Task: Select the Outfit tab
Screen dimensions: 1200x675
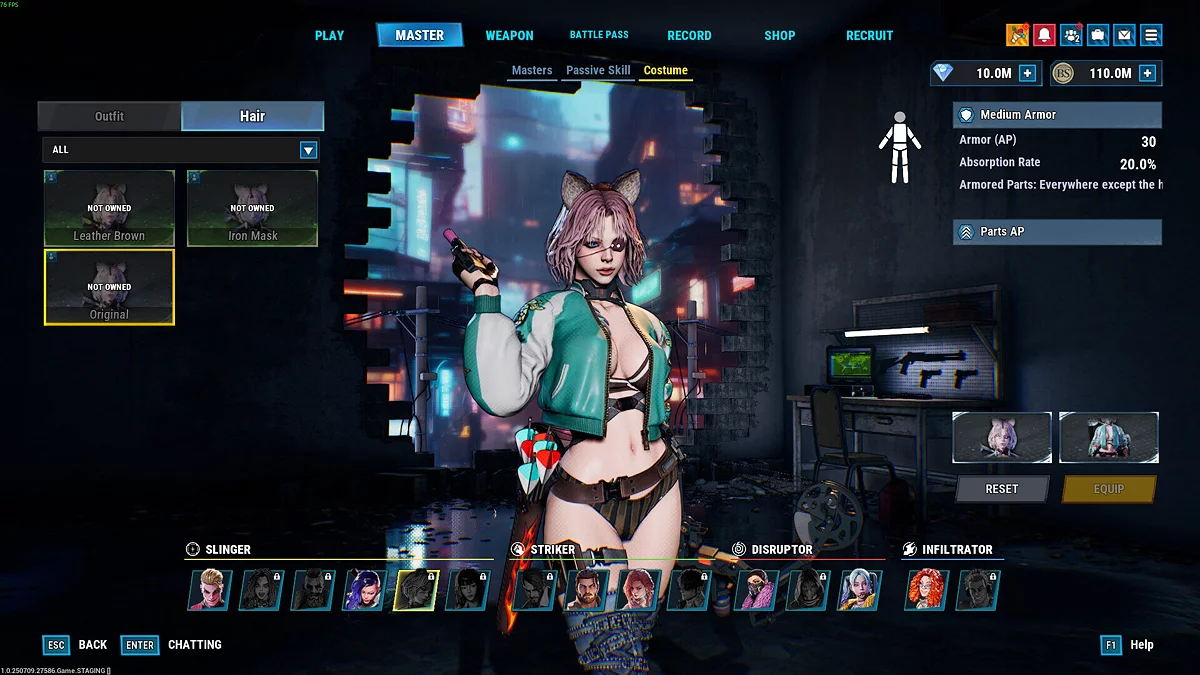Action: click(109, 116)
